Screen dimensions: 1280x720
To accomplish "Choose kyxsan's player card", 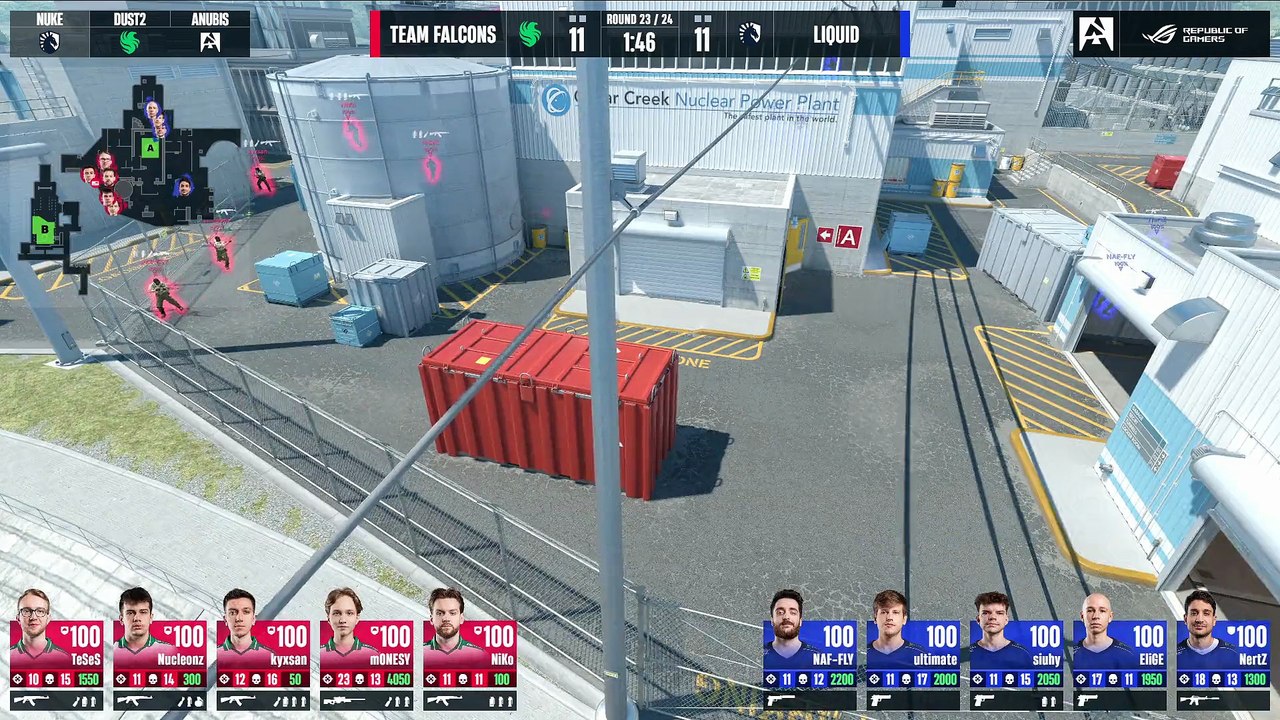I will coord(263,650).
